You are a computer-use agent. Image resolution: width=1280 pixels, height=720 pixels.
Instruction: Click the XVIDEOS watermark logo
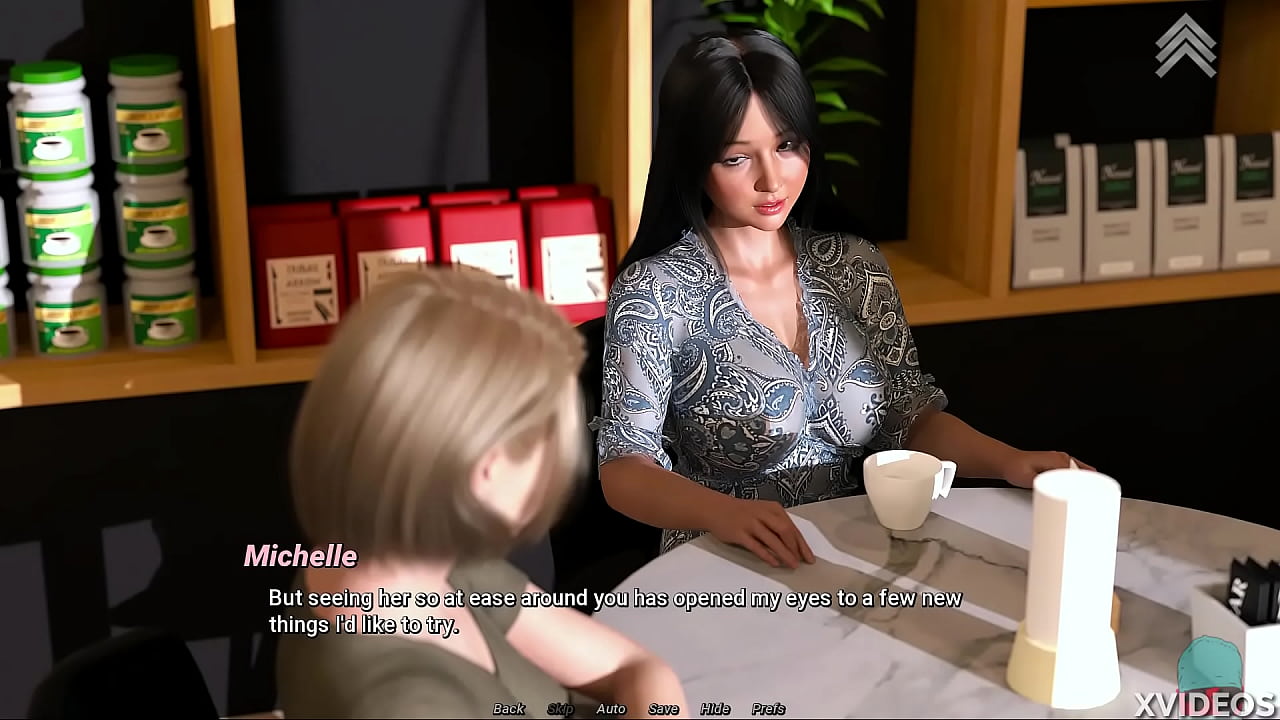[1204, 706]
